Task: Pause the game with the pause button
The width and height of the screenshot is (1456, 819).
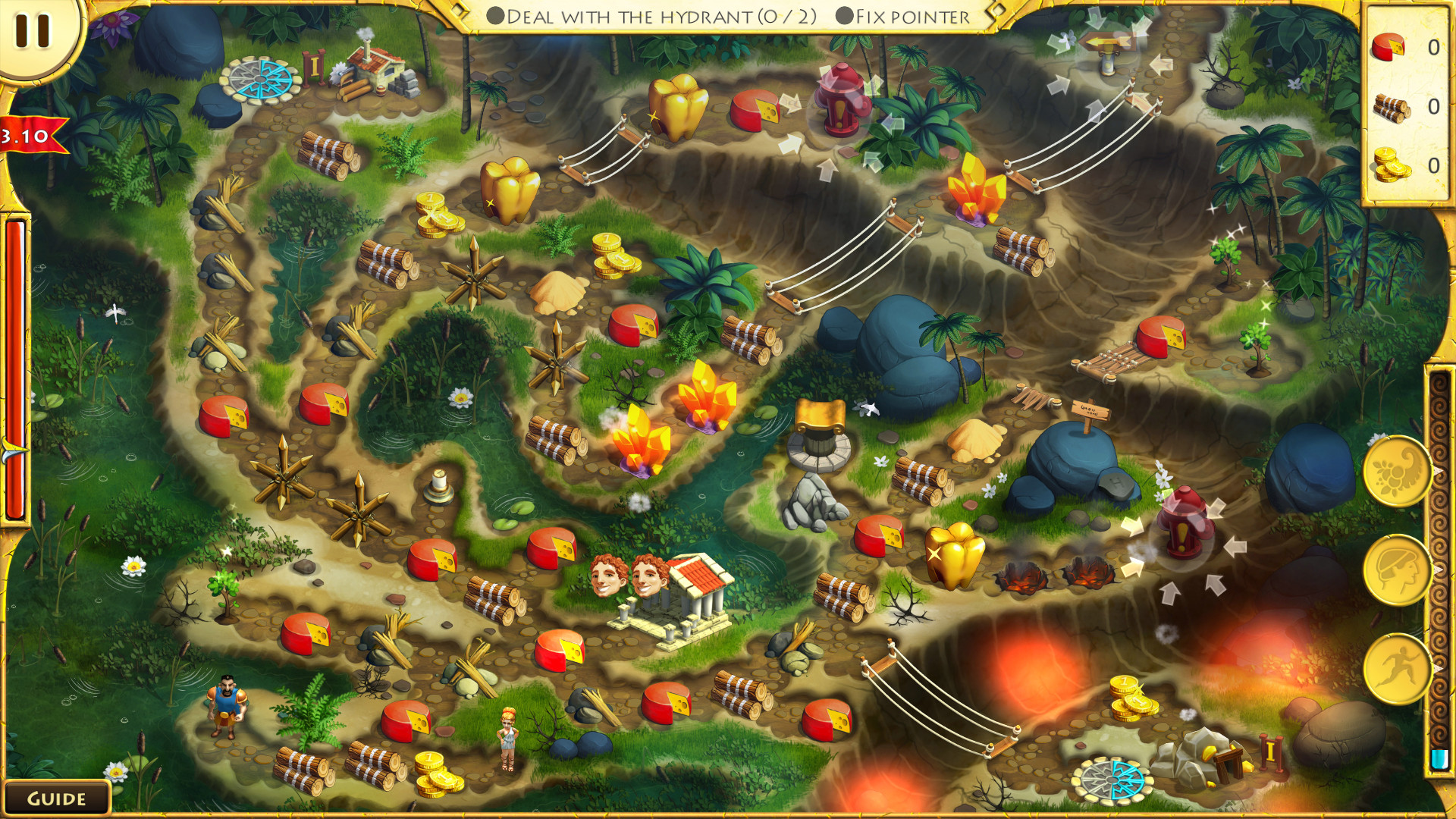Action: pos(33,31)
